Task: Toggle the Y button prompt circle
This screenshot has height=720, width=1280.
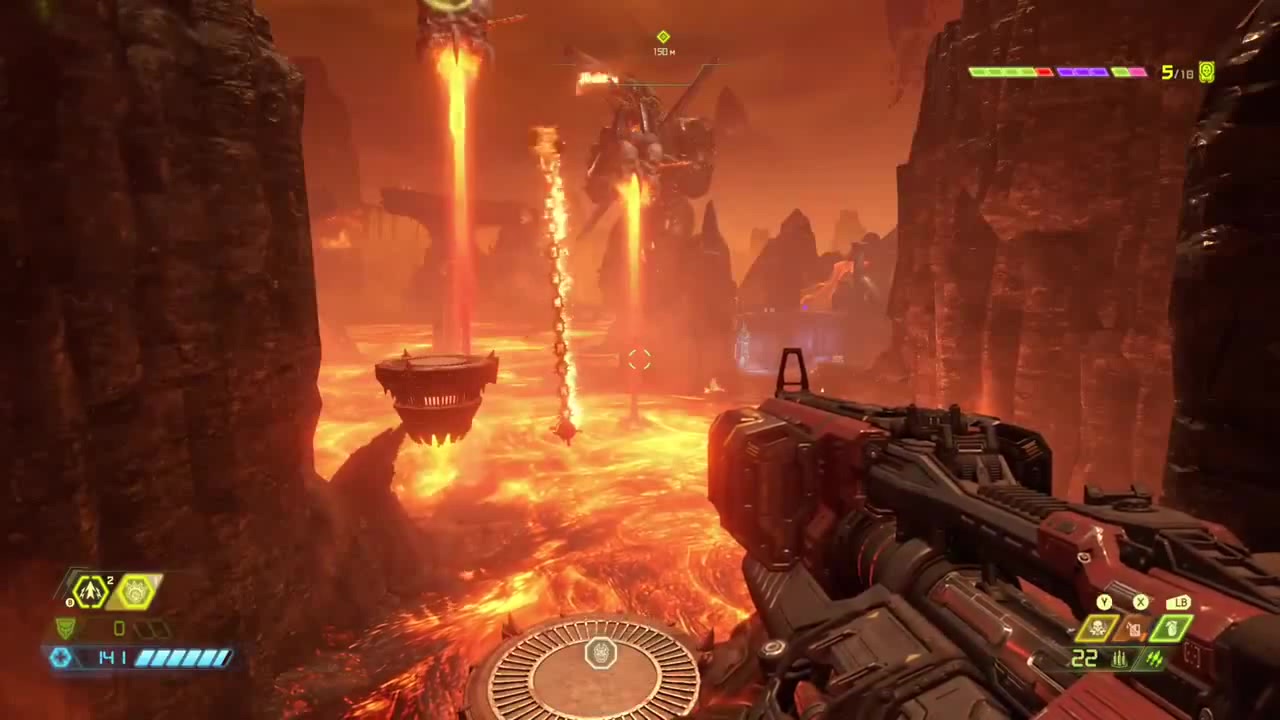Action: [1105, 602]
